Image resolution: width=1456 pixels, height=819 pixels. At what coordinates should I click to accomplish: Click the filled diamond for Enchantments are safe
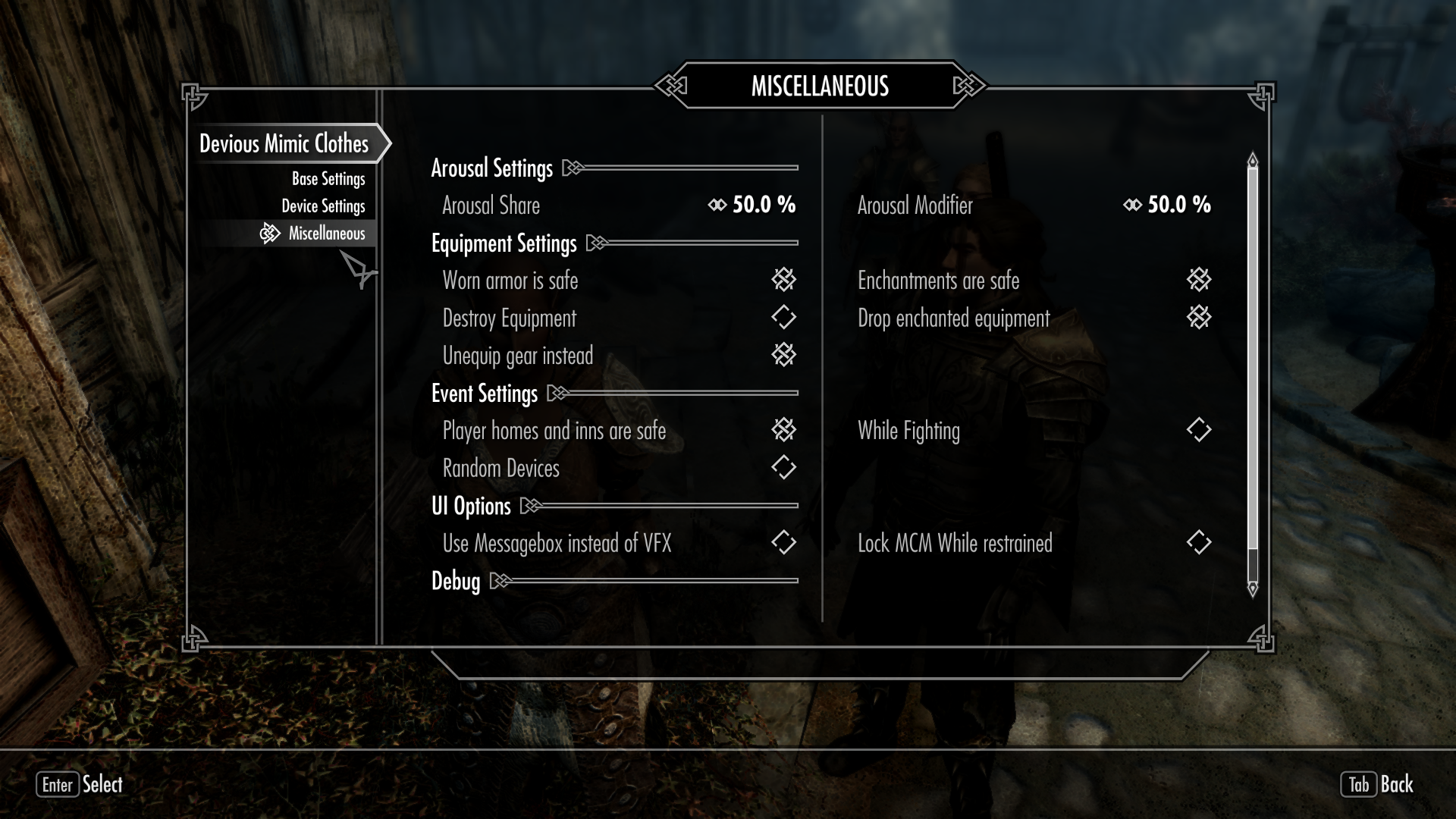1198,280
